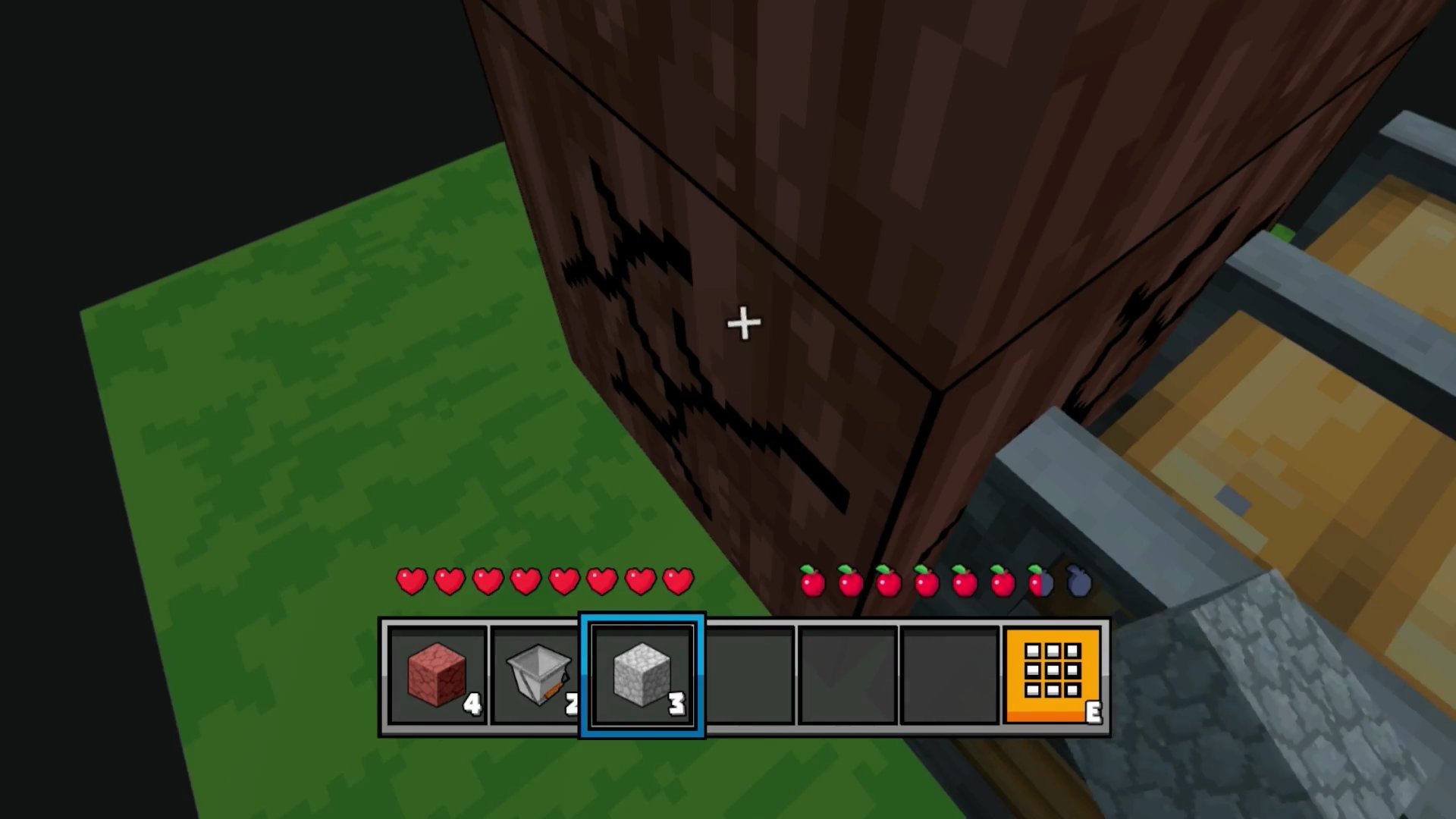
Task: Select the red granite block in hotbar slot one
Action: (x=437, y=675)
